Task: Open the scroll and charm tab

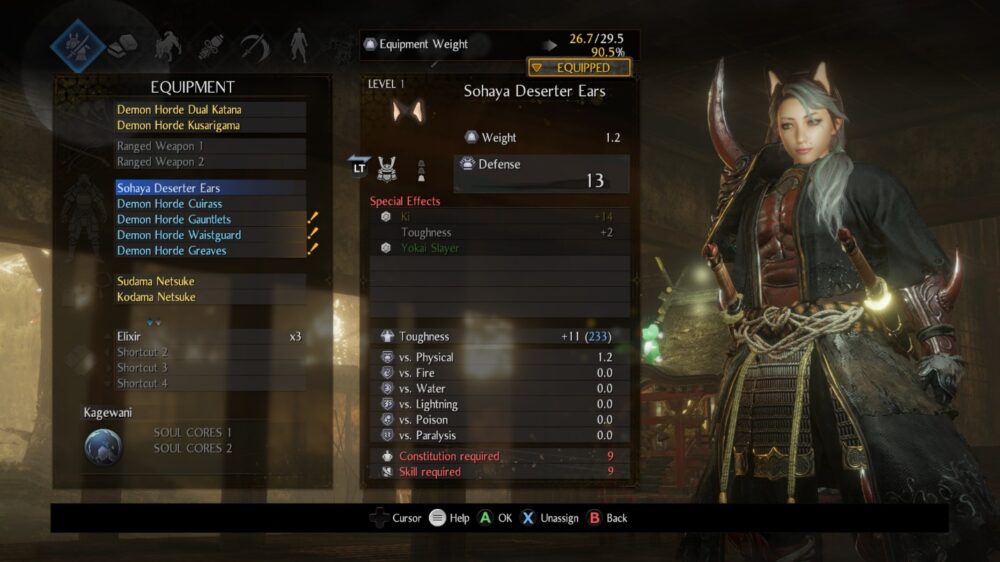Action: click(210, 46)
